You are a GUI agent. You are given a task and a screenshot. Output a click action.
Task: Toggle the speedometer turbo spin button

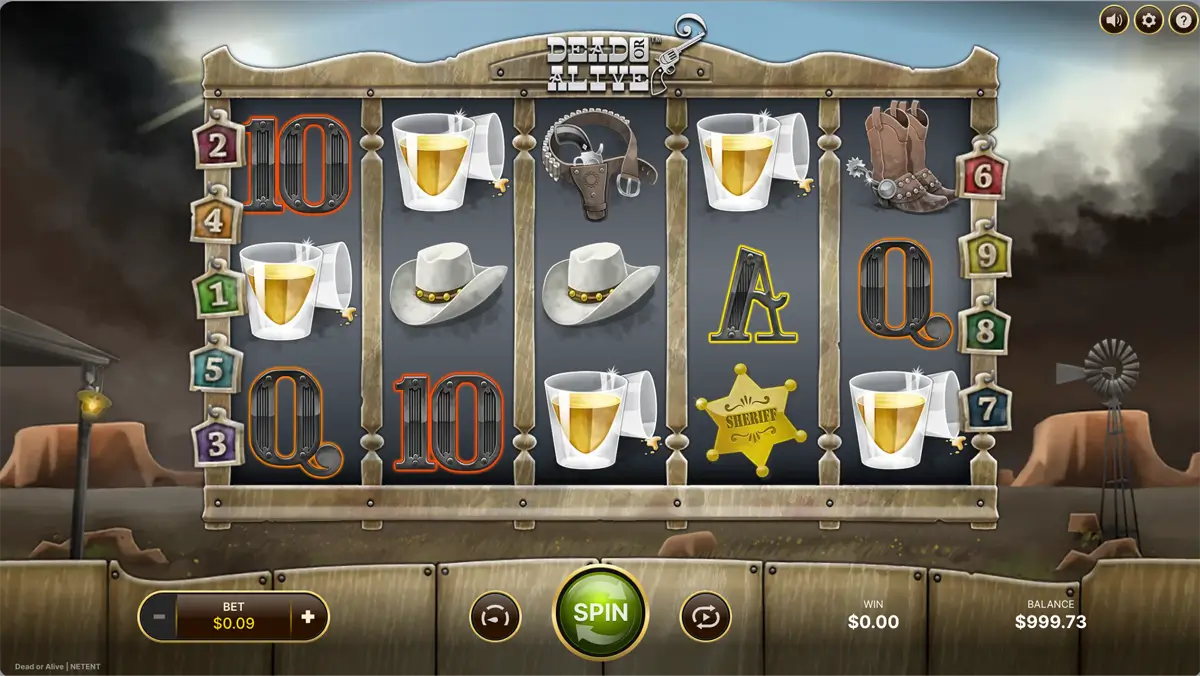pyautogui.click(x=496, y=616)
